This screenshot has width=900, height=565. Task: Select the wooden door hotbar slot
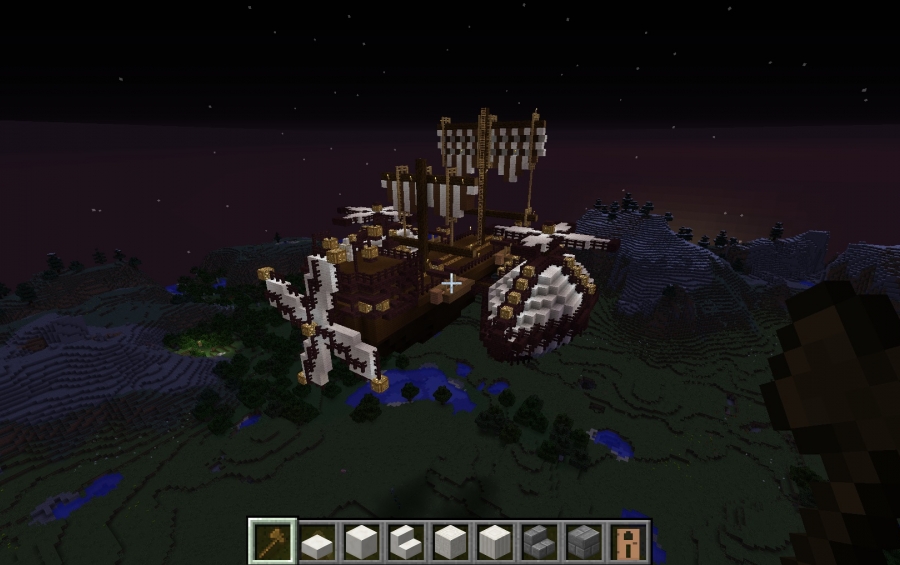point(626,541)
